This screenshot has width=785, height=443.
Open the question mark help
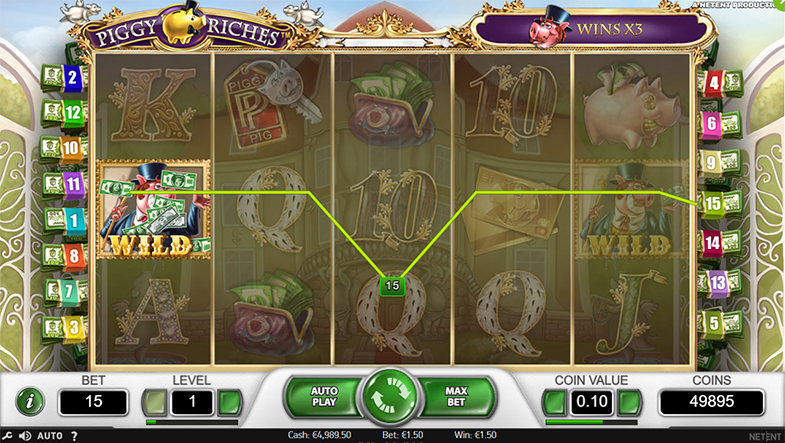coord(74,436)
